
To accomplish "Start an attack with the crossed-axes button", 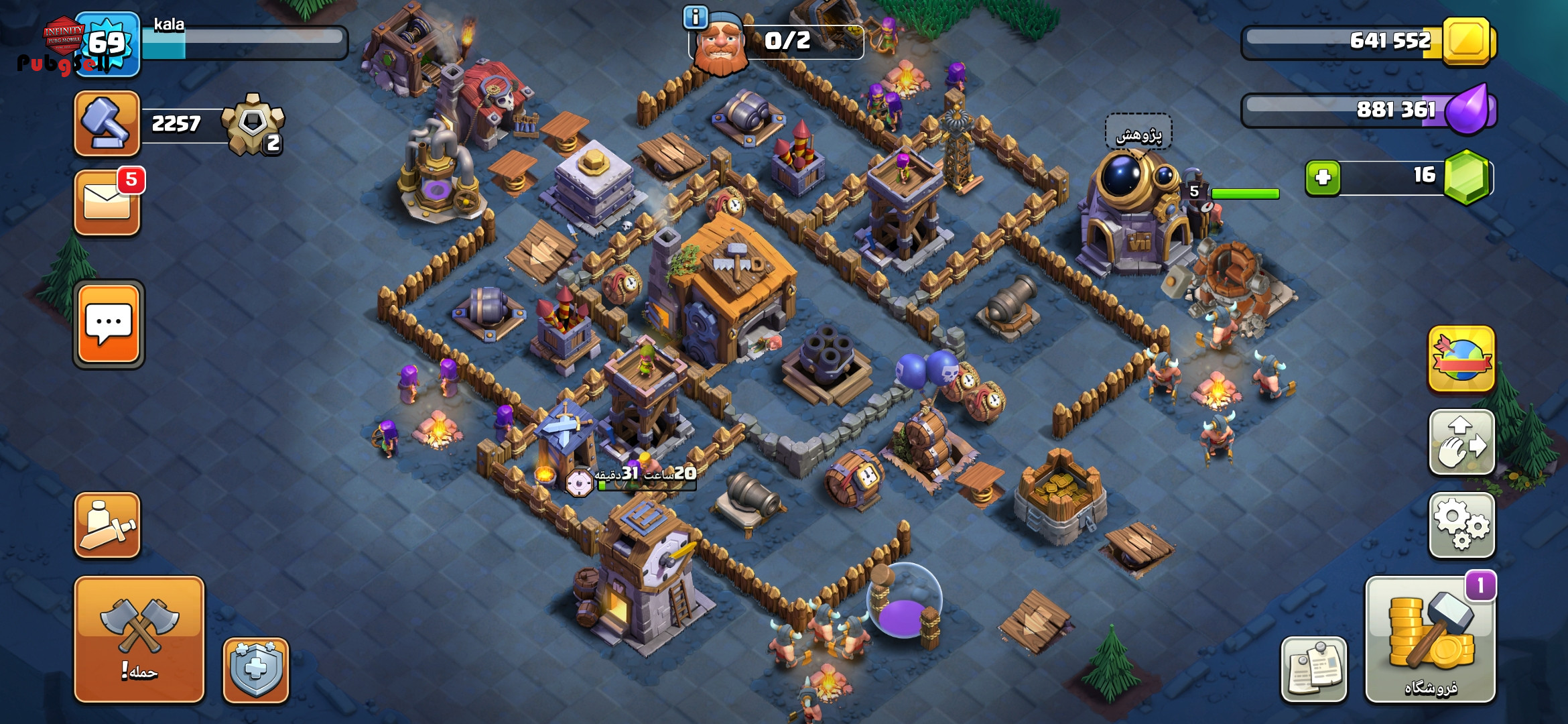I will pyautogui.click(x=139, y=638).
